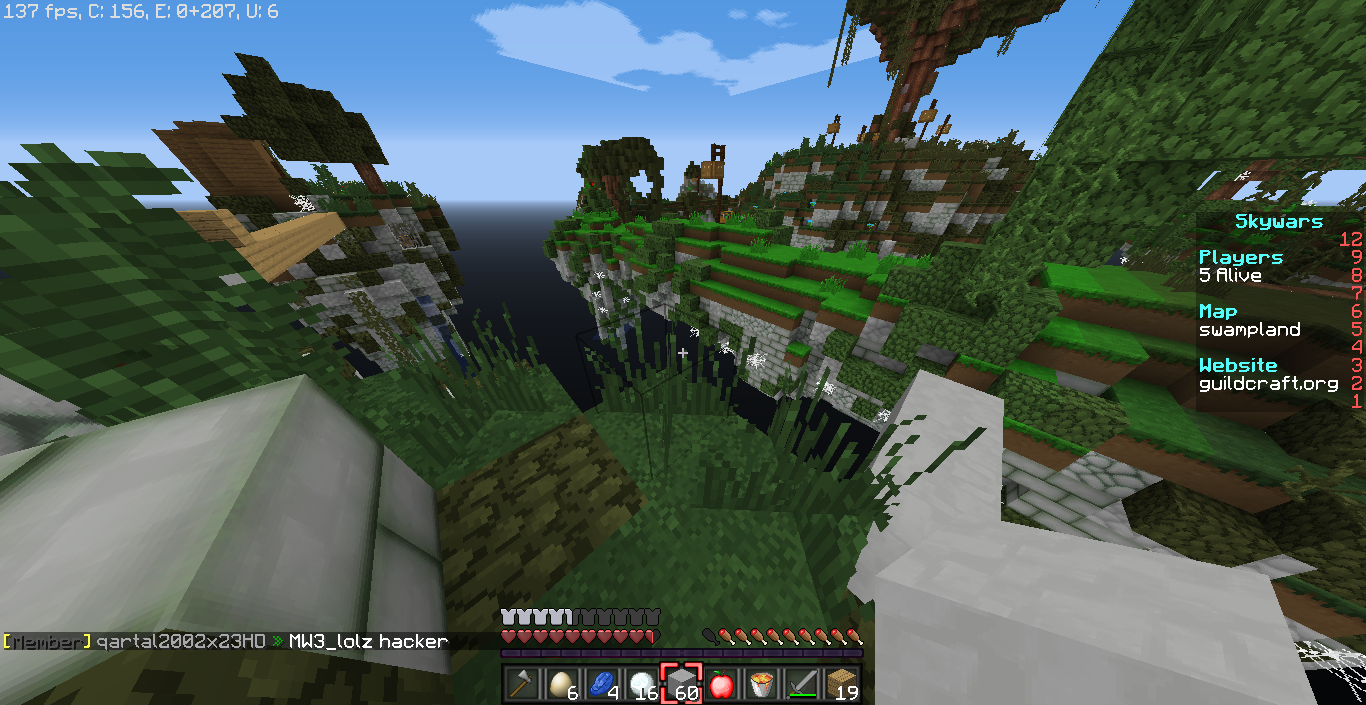Choose the lapis lazuli slot

coord(602,684)
